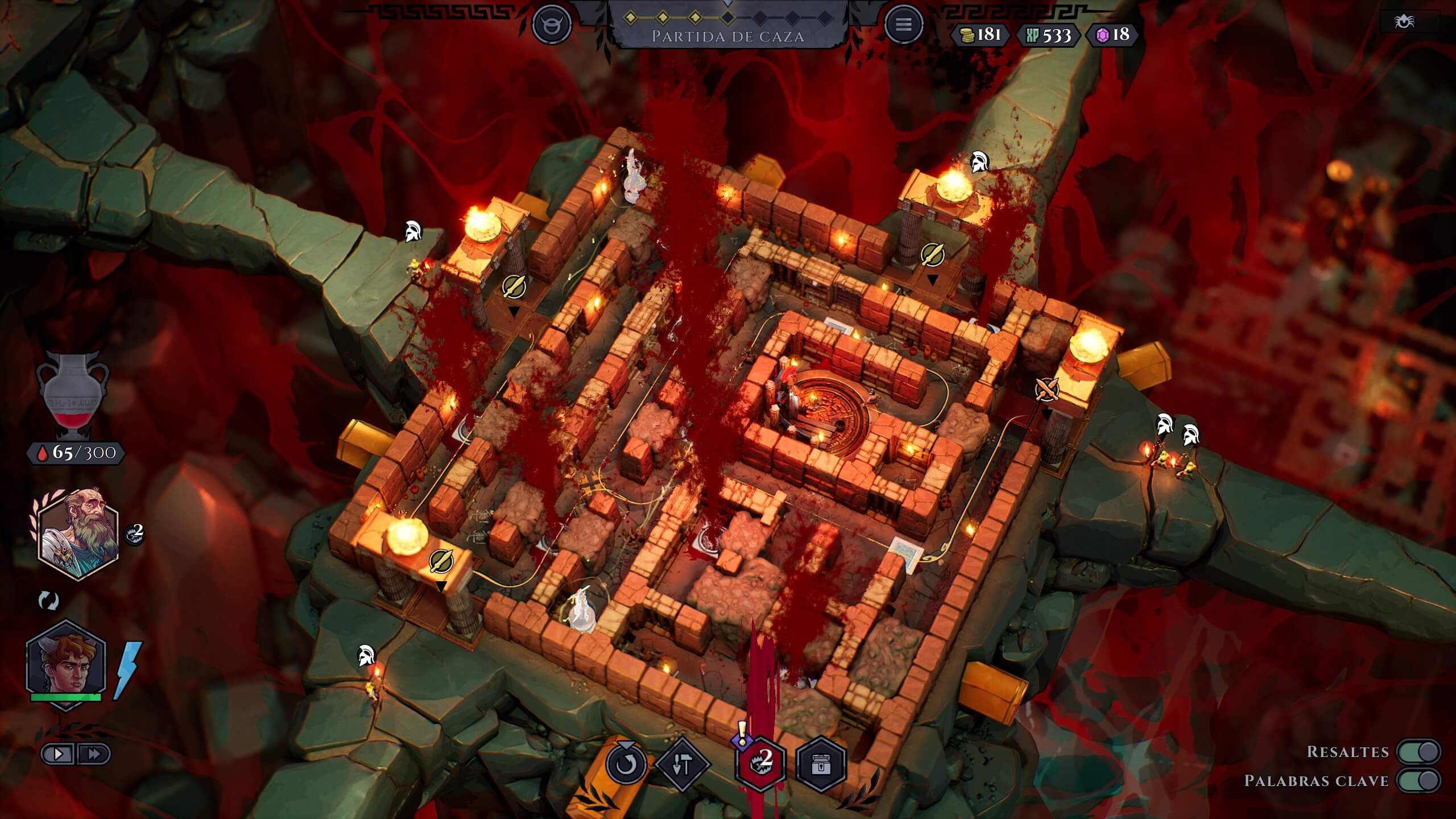Screen dimensions: 1456x819
Task: Open the build tools hammer and trowel
Action: point(682,765)
